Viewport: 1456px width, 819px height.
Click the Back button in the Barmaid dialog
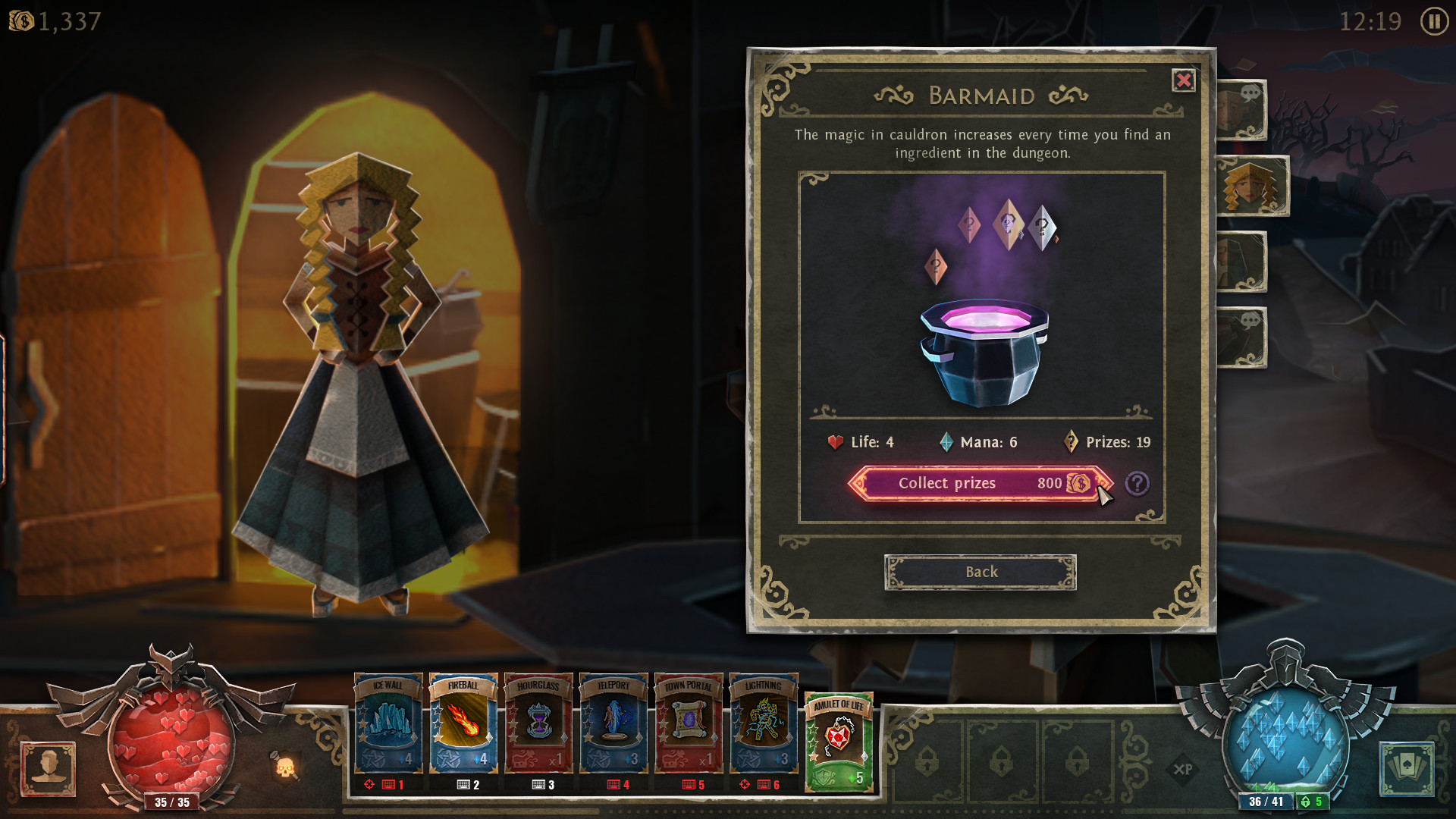(981, 572)
